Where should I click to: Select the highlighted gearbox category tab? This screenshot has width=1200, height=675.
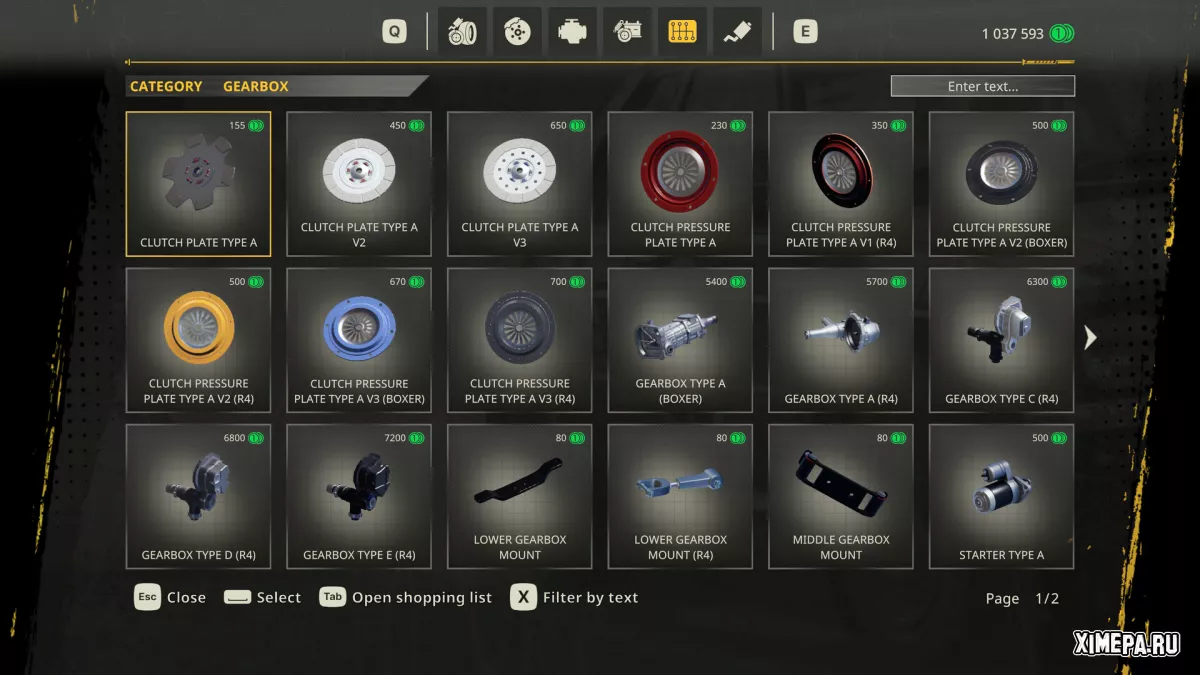[682, 32]
